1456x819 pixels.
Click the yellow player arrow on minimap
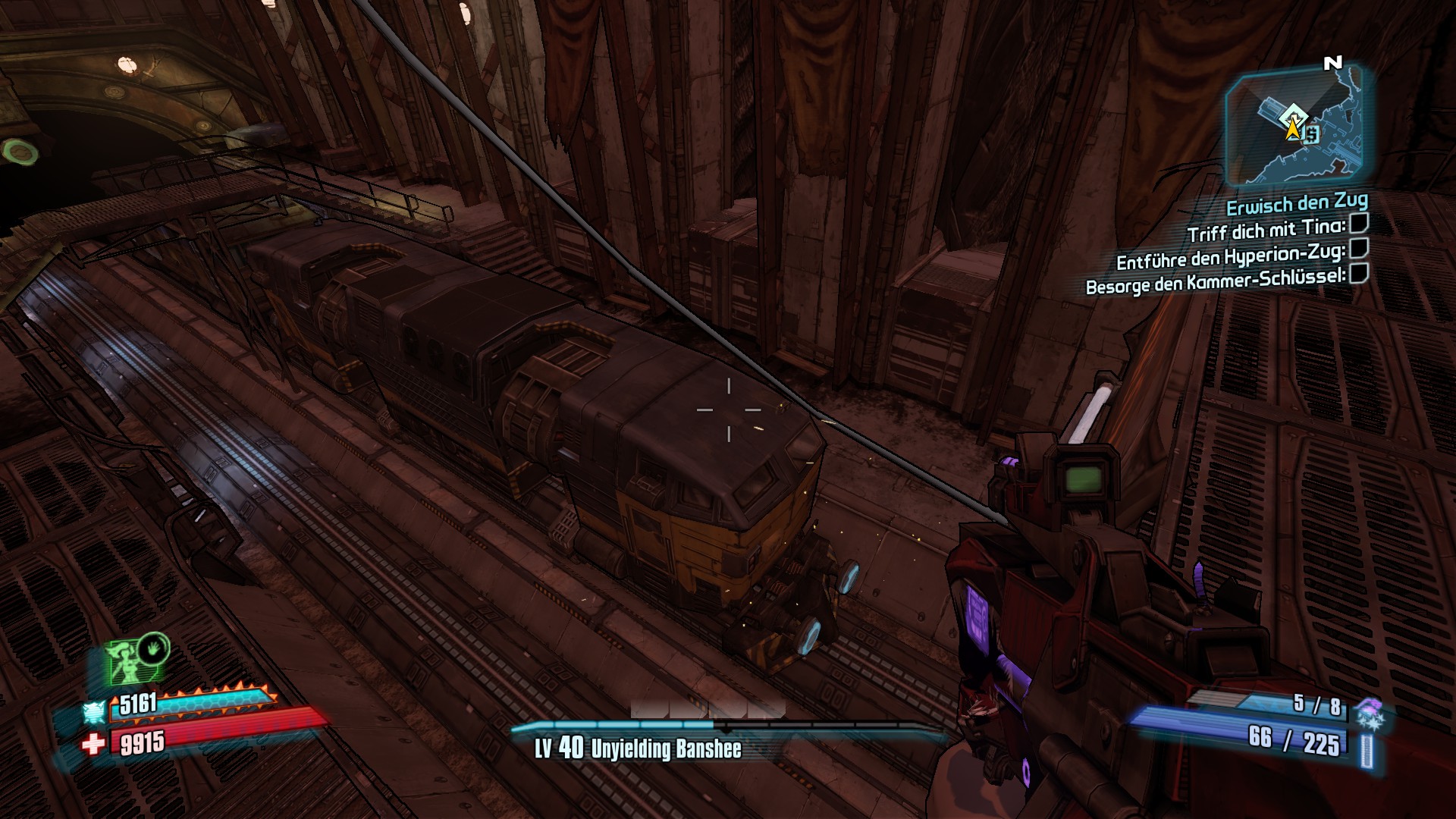1291,129
